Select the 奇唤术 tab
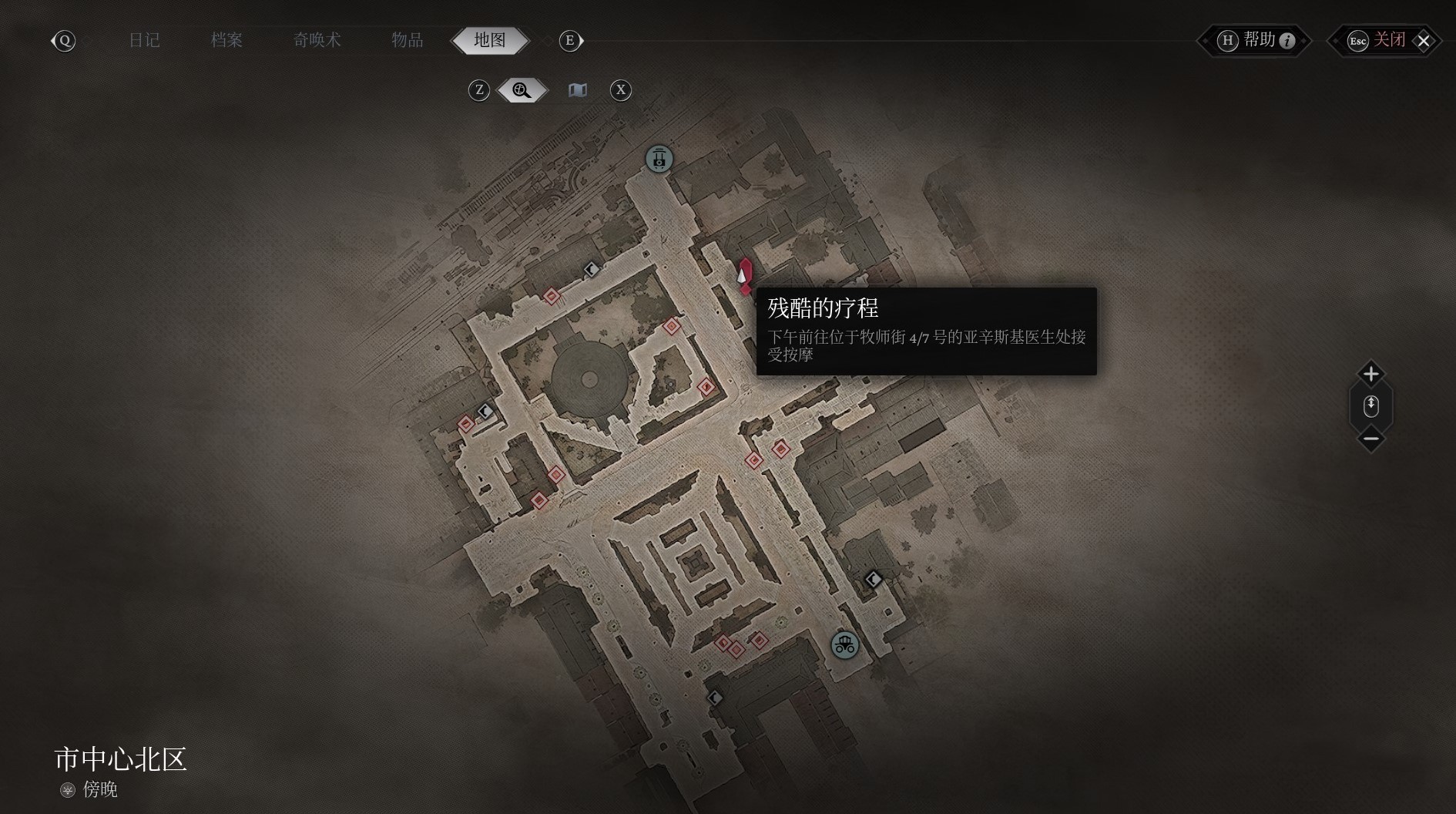This screenshot has width=1456, height=814. (x=317, y=40)
